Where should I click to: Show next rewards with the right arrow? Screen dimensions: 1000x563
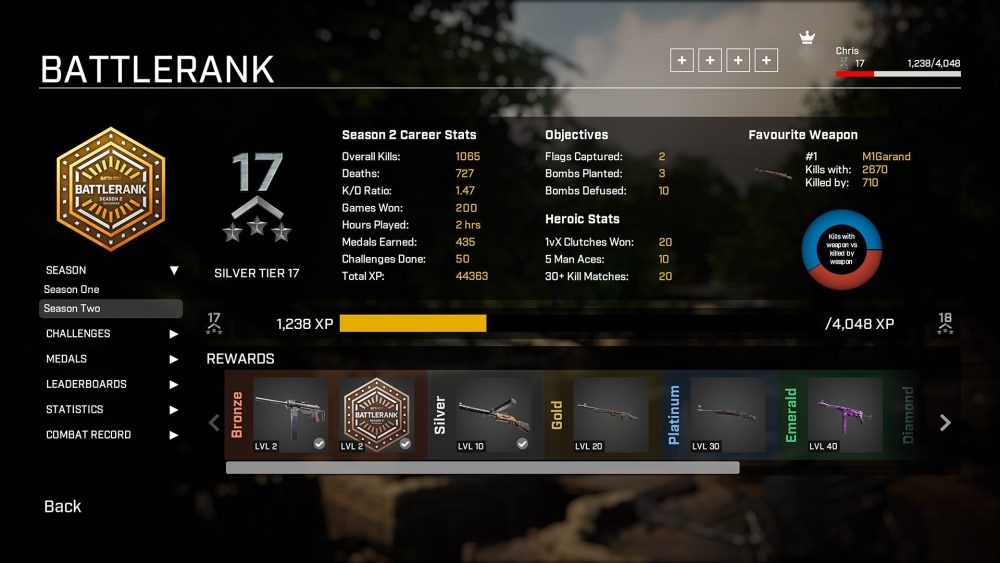945,423
